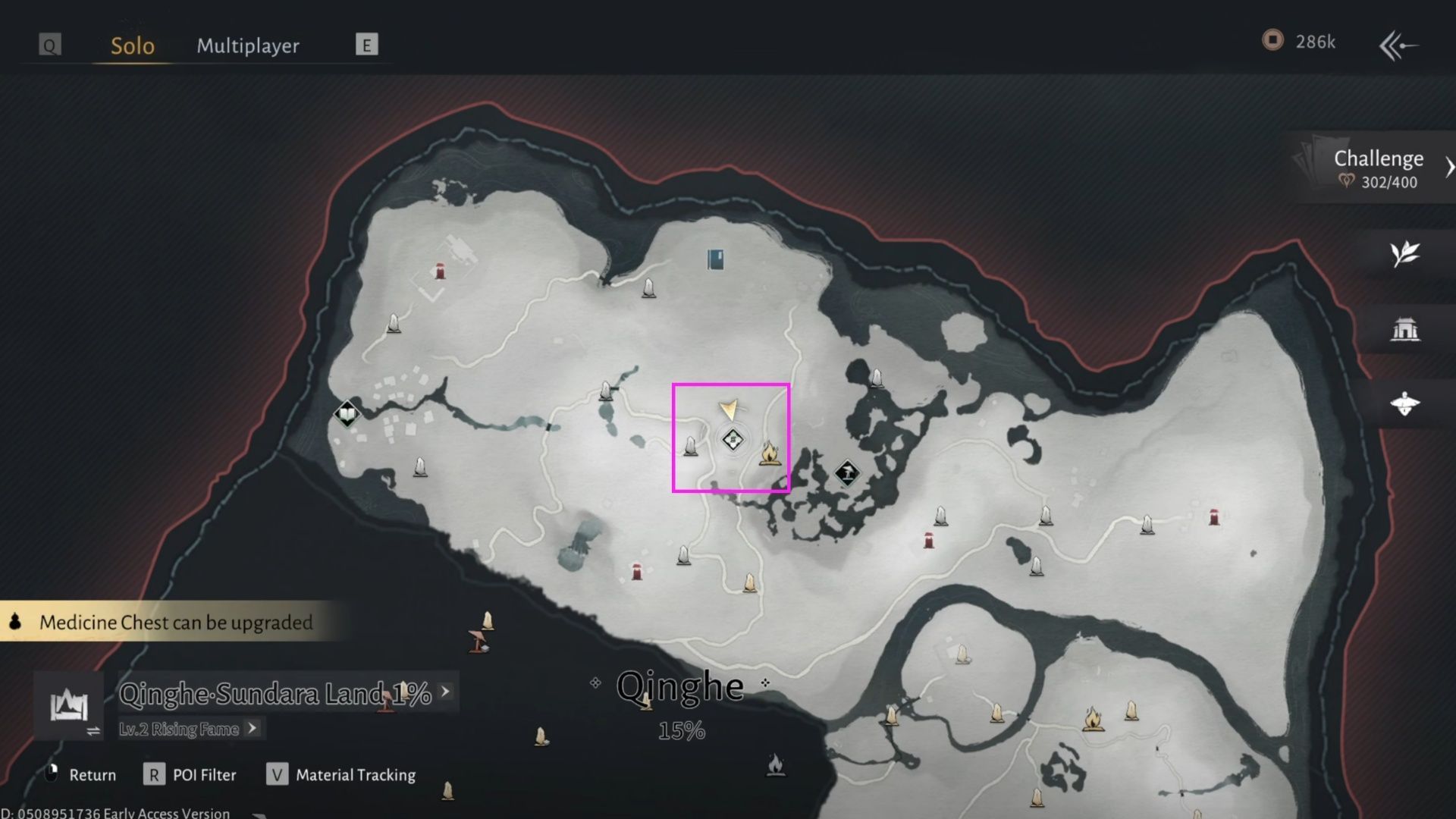
Task: Click the blue book icon at map top
Action: point(714,259)
